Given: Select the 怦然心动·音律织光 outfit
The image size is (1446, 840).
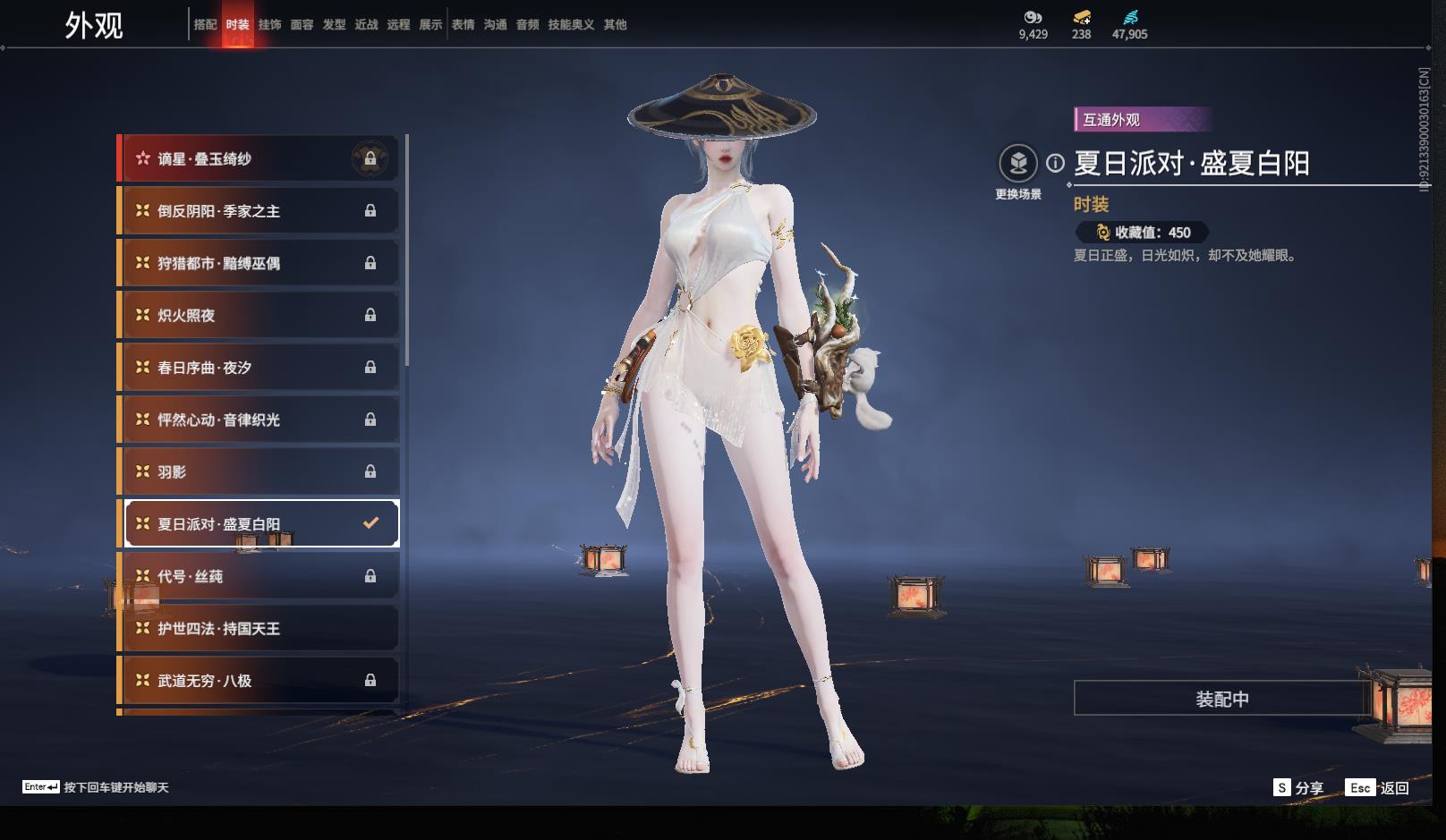Looking at the screenshot, I should (259, 420).
